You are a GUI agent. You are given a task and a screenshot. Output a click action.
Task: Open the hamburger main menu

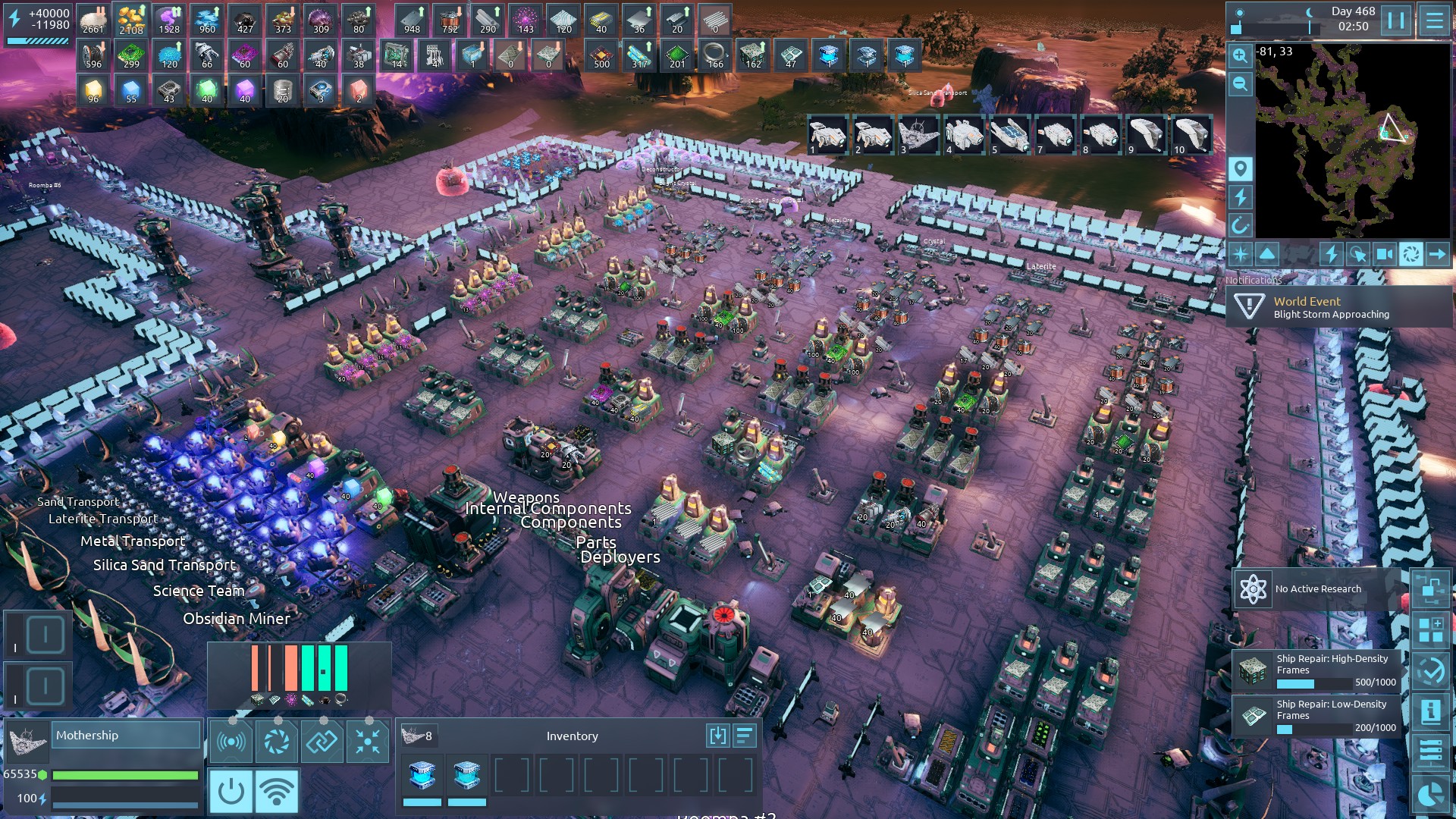1434,20
